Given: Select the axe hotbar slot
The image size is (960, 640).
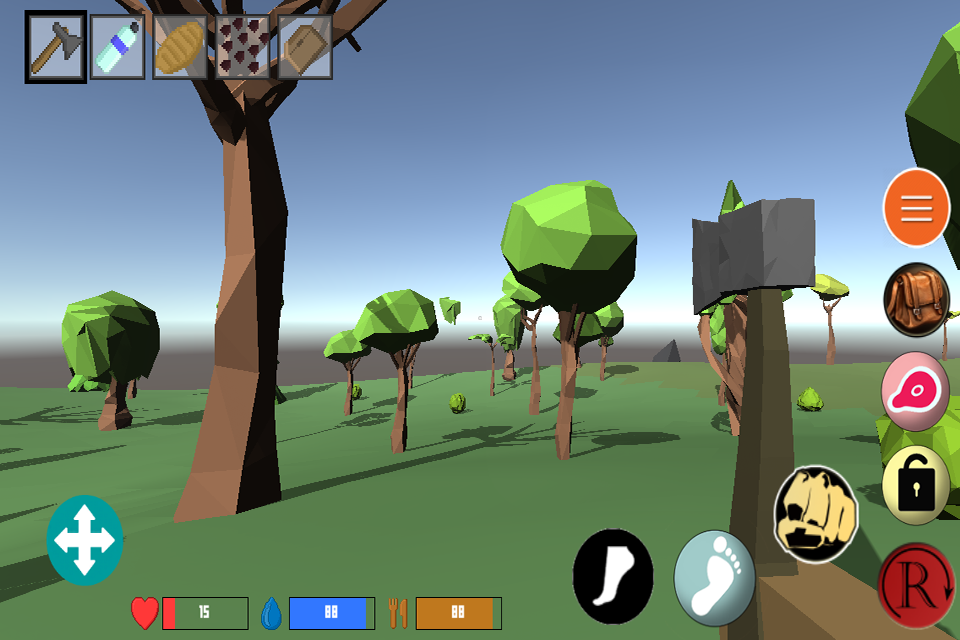Looking at the screenshot, I should [x=56, y=47].
